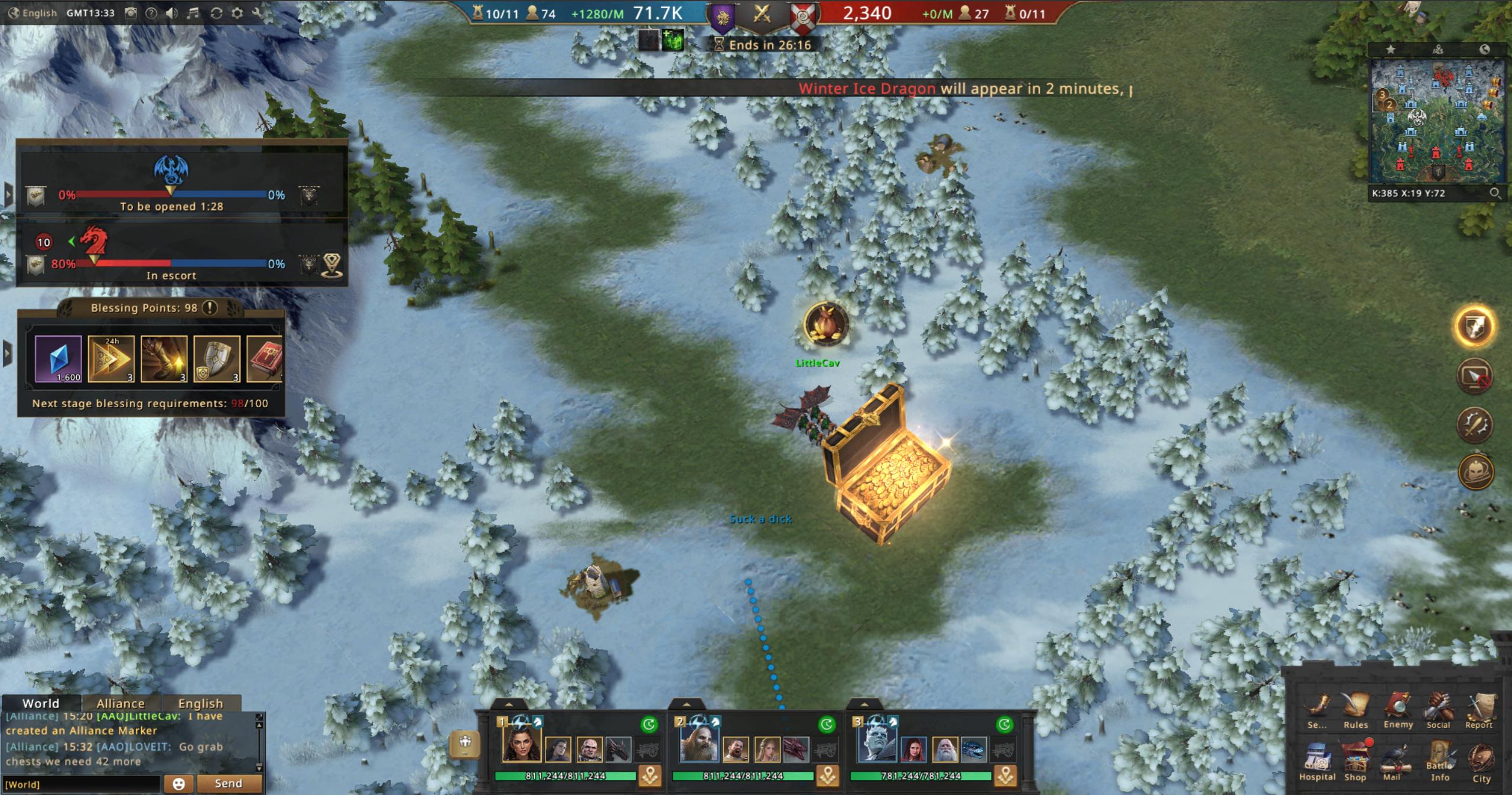Switch to the Alliance chat tab
1512x795 pixels.
[120, 703]
